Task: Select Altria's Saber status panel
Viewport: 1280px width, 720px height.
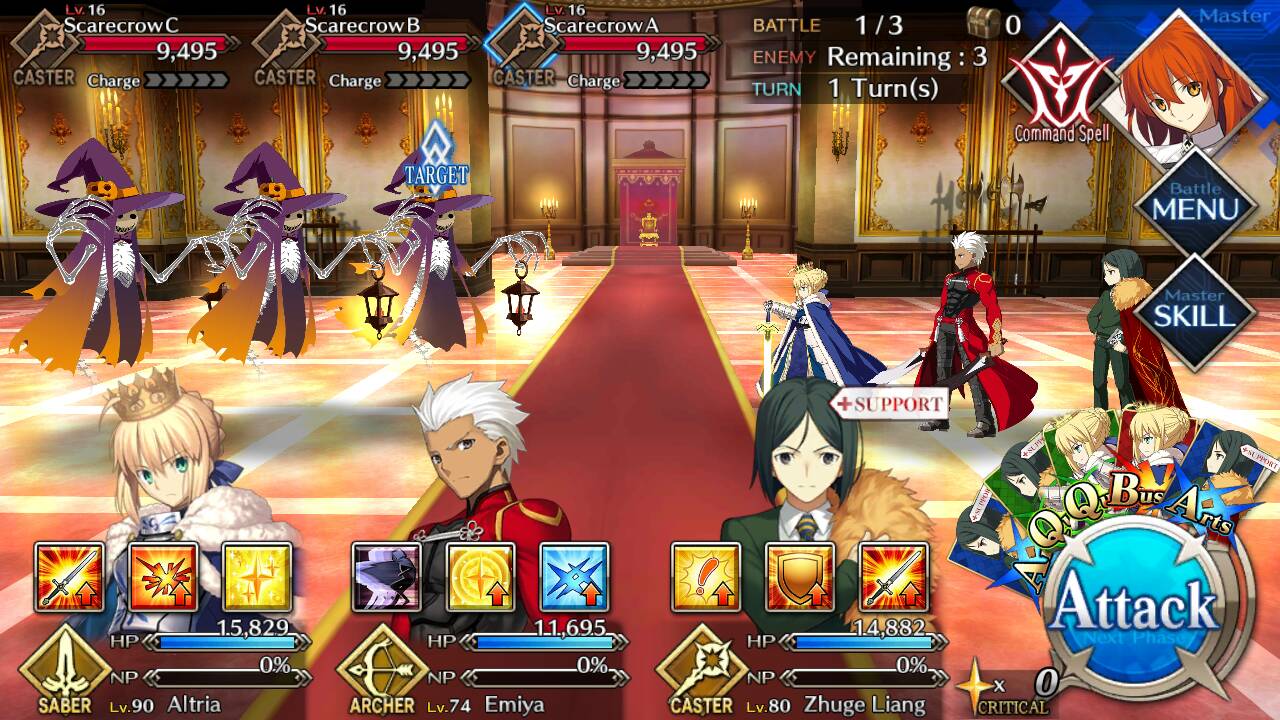Action: [x=160, y=668]
